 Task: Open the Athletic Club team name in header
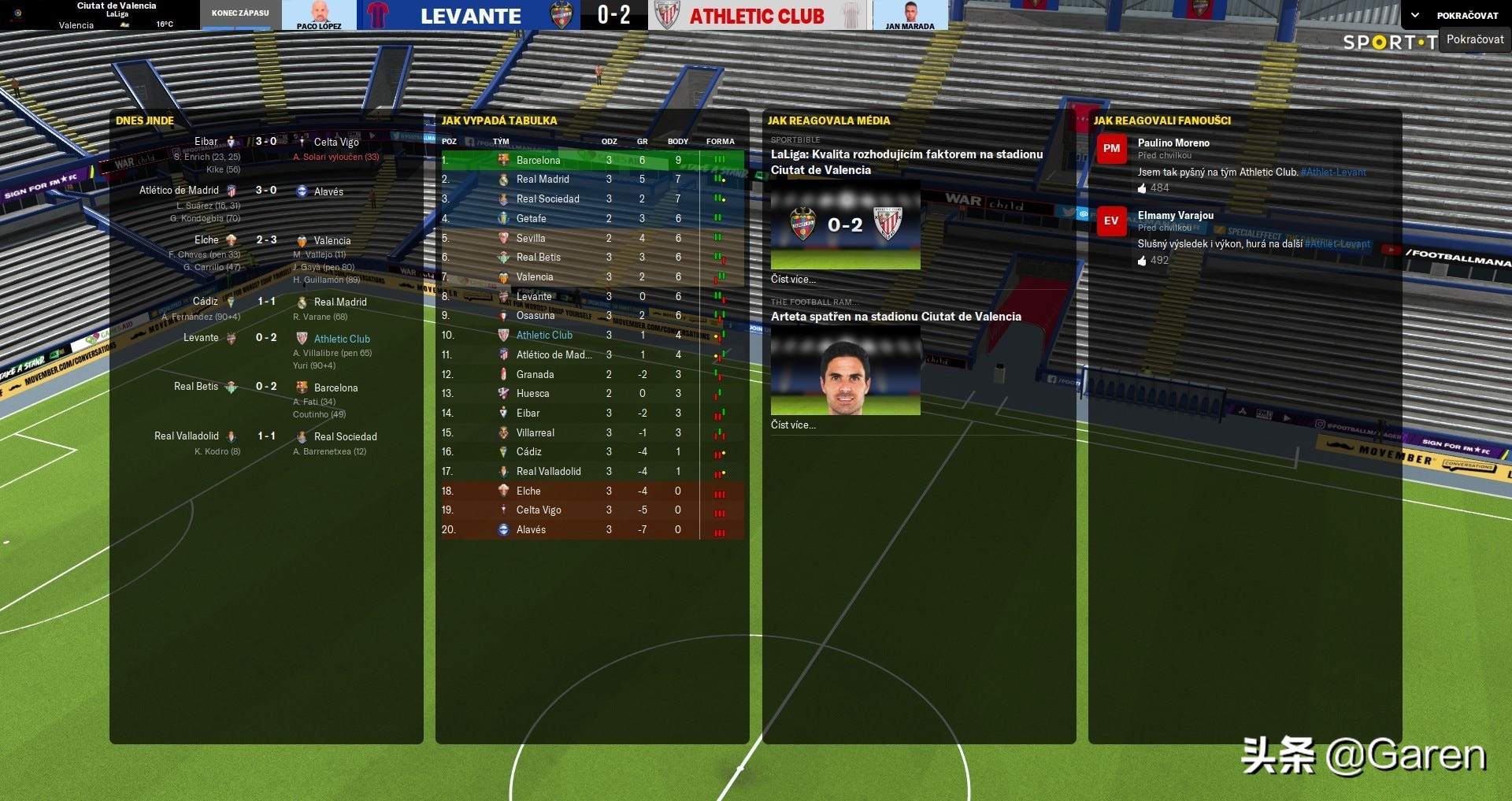tap(757, 16)
